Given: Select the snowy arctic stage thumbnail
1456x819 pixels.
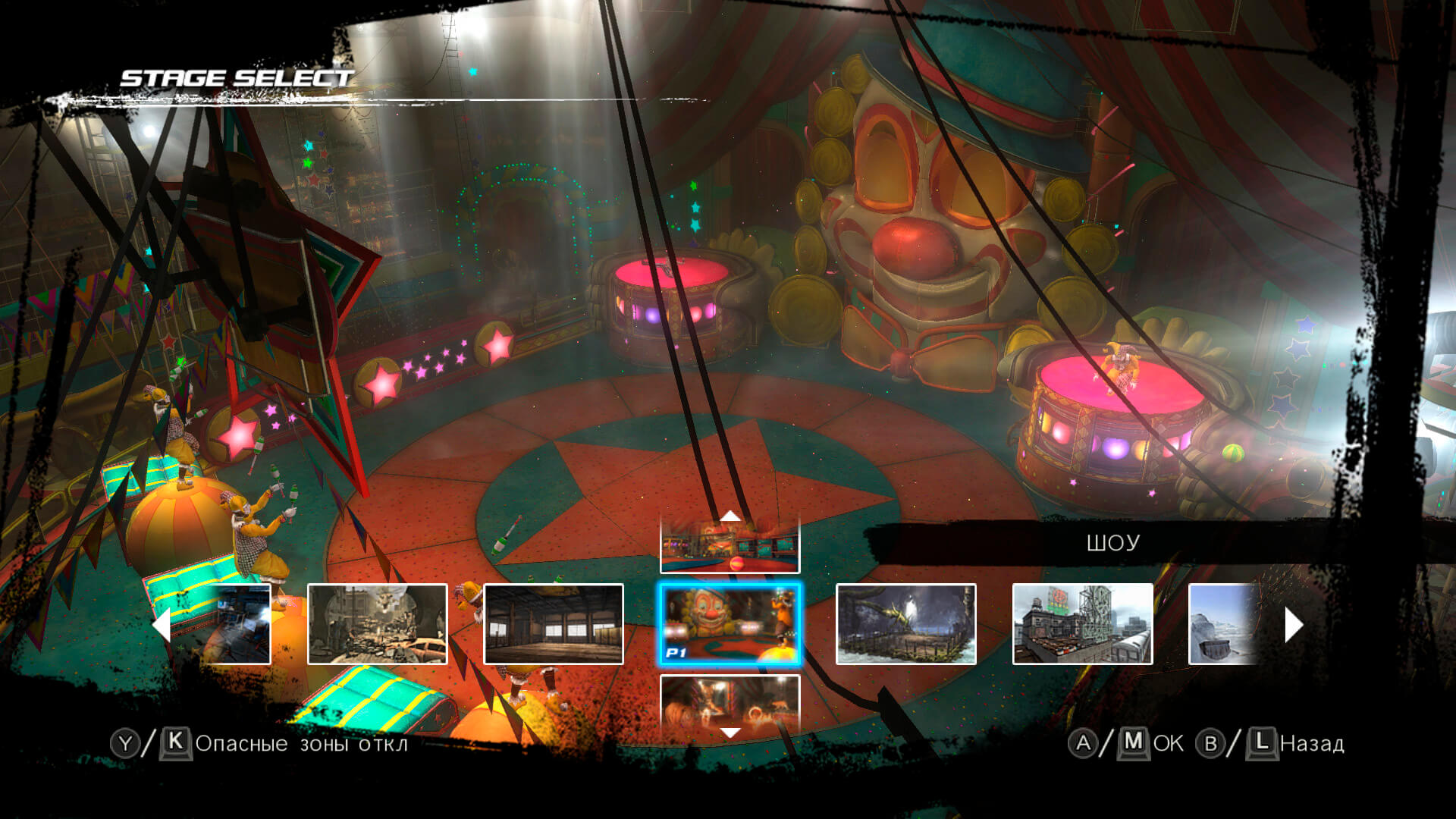Looking at the screenshot, I should pyautogui.click(x=1222, y=624).
